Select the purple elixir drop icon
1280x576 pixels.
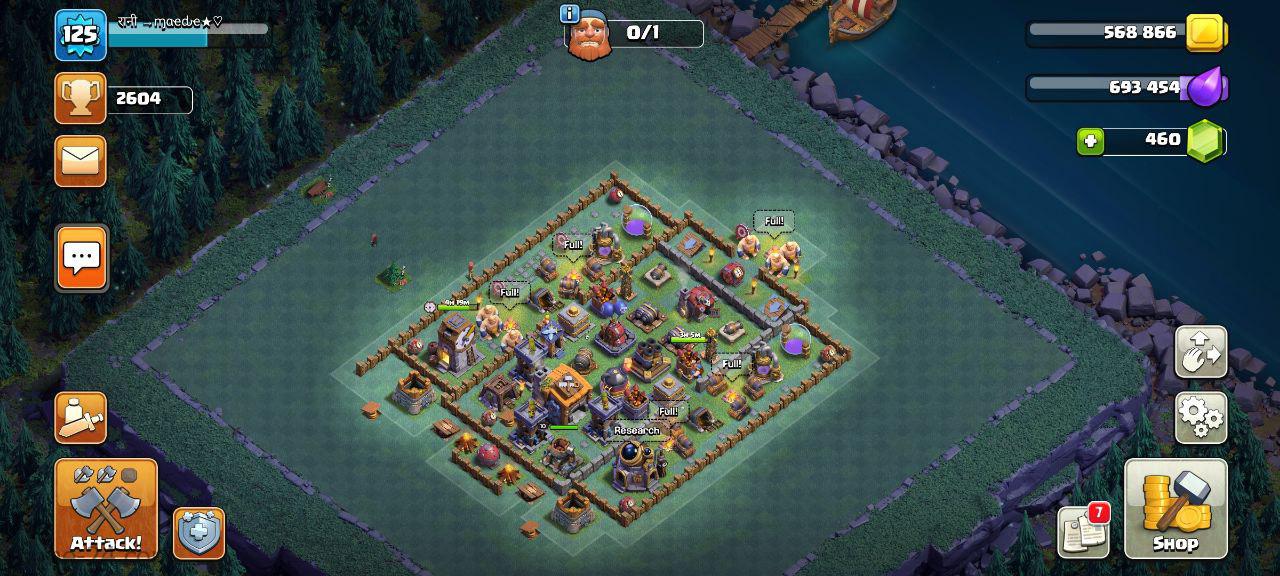(1206, 87)
